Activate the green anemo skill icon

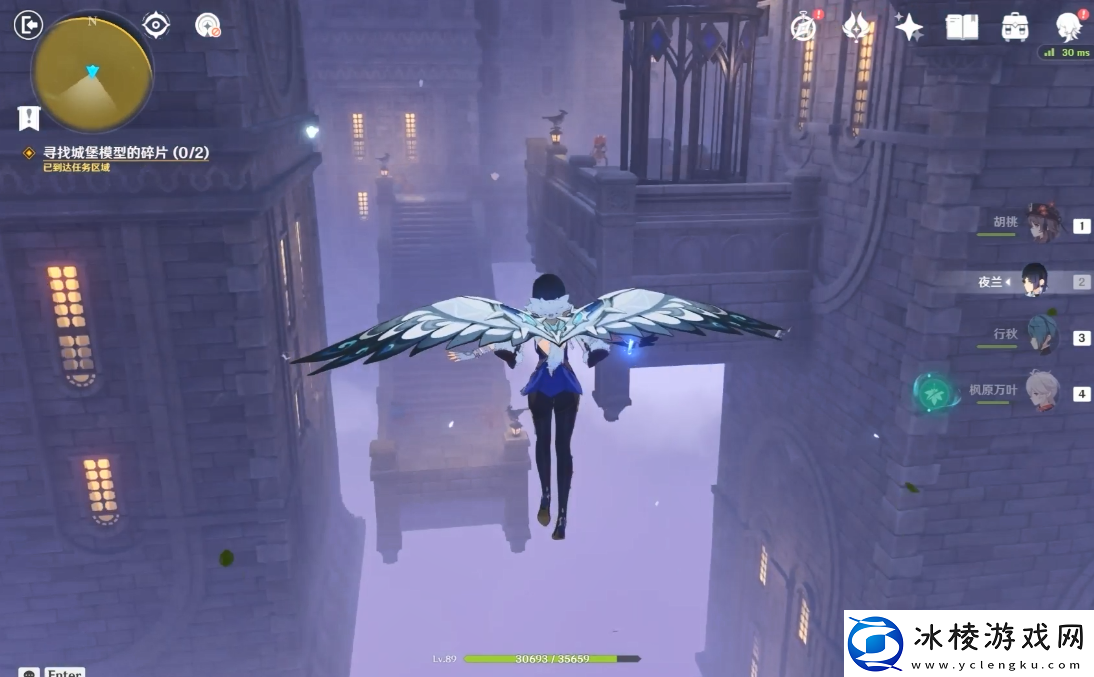point(937,393)
